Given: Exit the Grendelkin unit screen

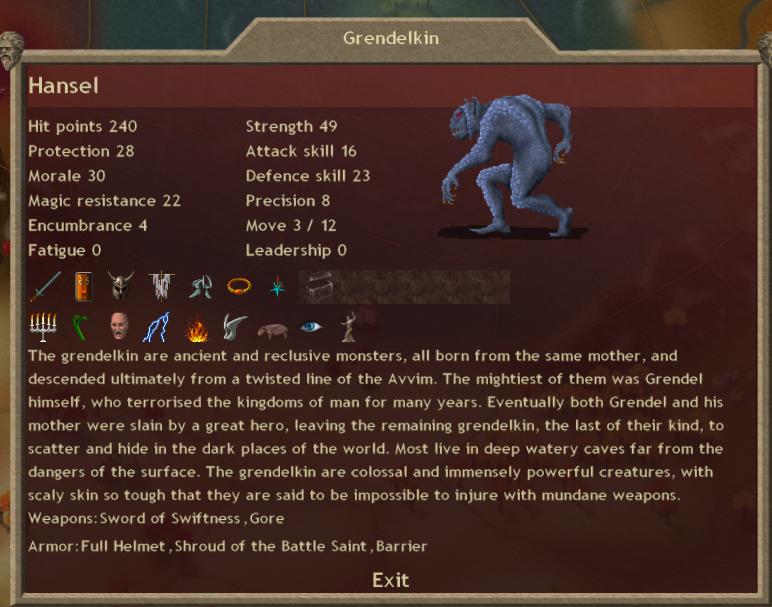Looking at the screenshot, I should coord(390,580).
